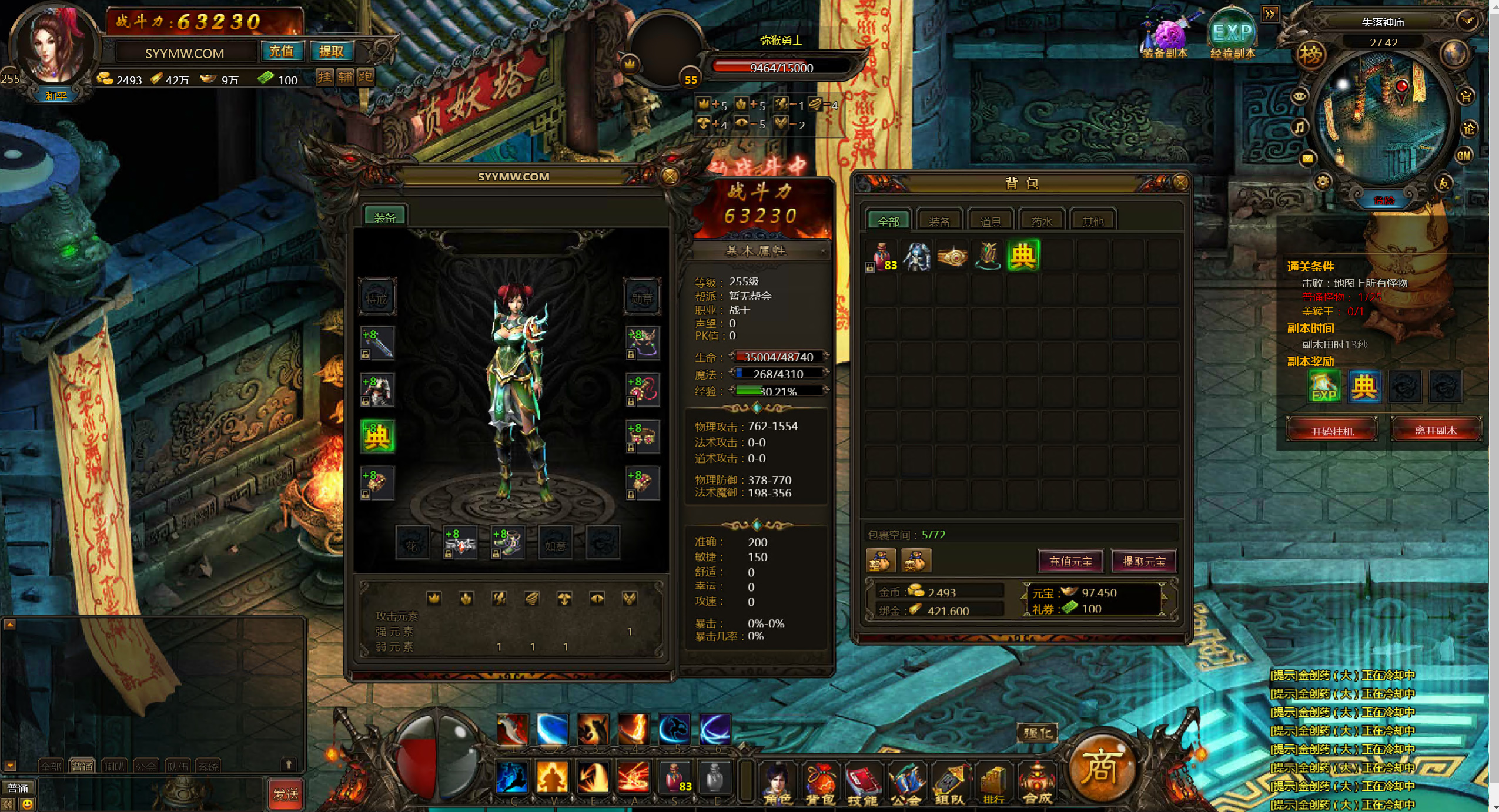Click the 充值 recharge button under the power rating
This screenshot has height=812, width=1499.
pyautogui.click(x=282, y=52)
